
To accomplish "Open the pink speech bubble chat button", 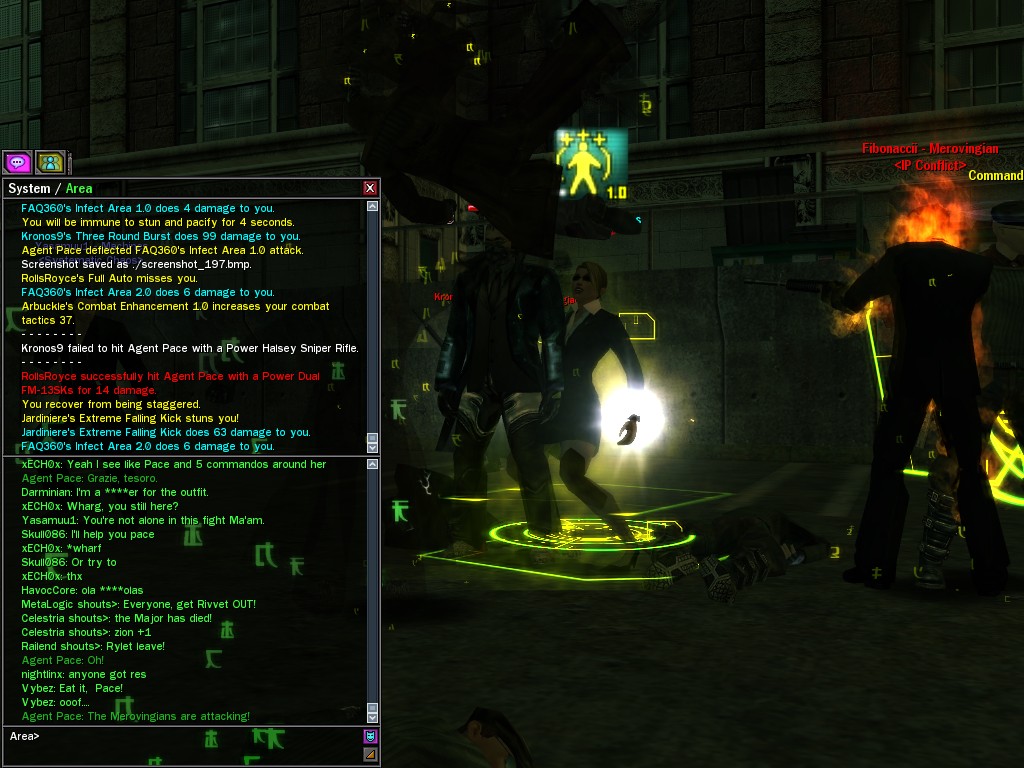I will (17, 162).
